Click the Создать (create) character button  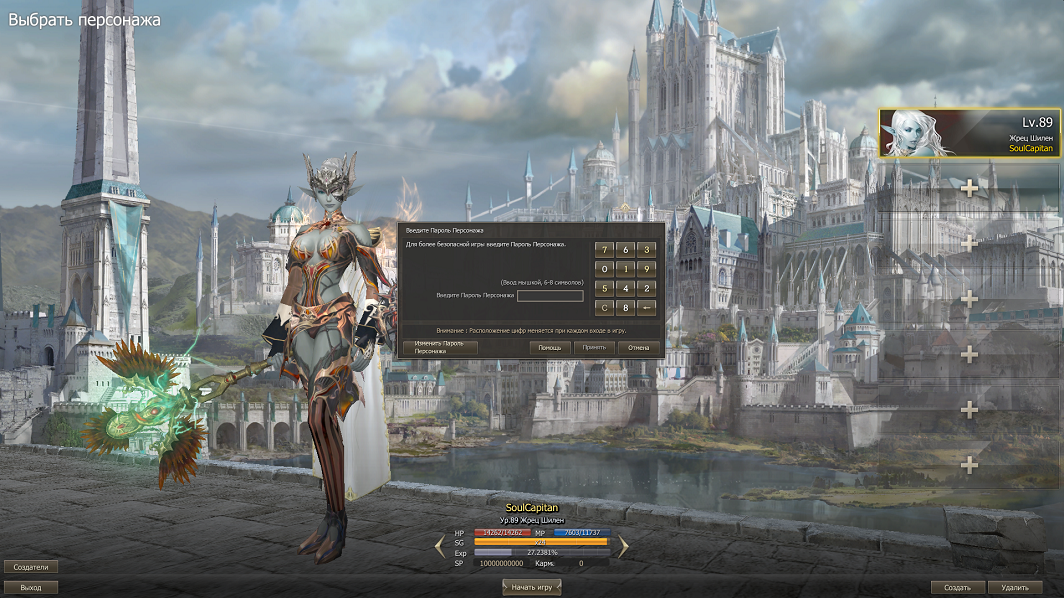(958, 587)
